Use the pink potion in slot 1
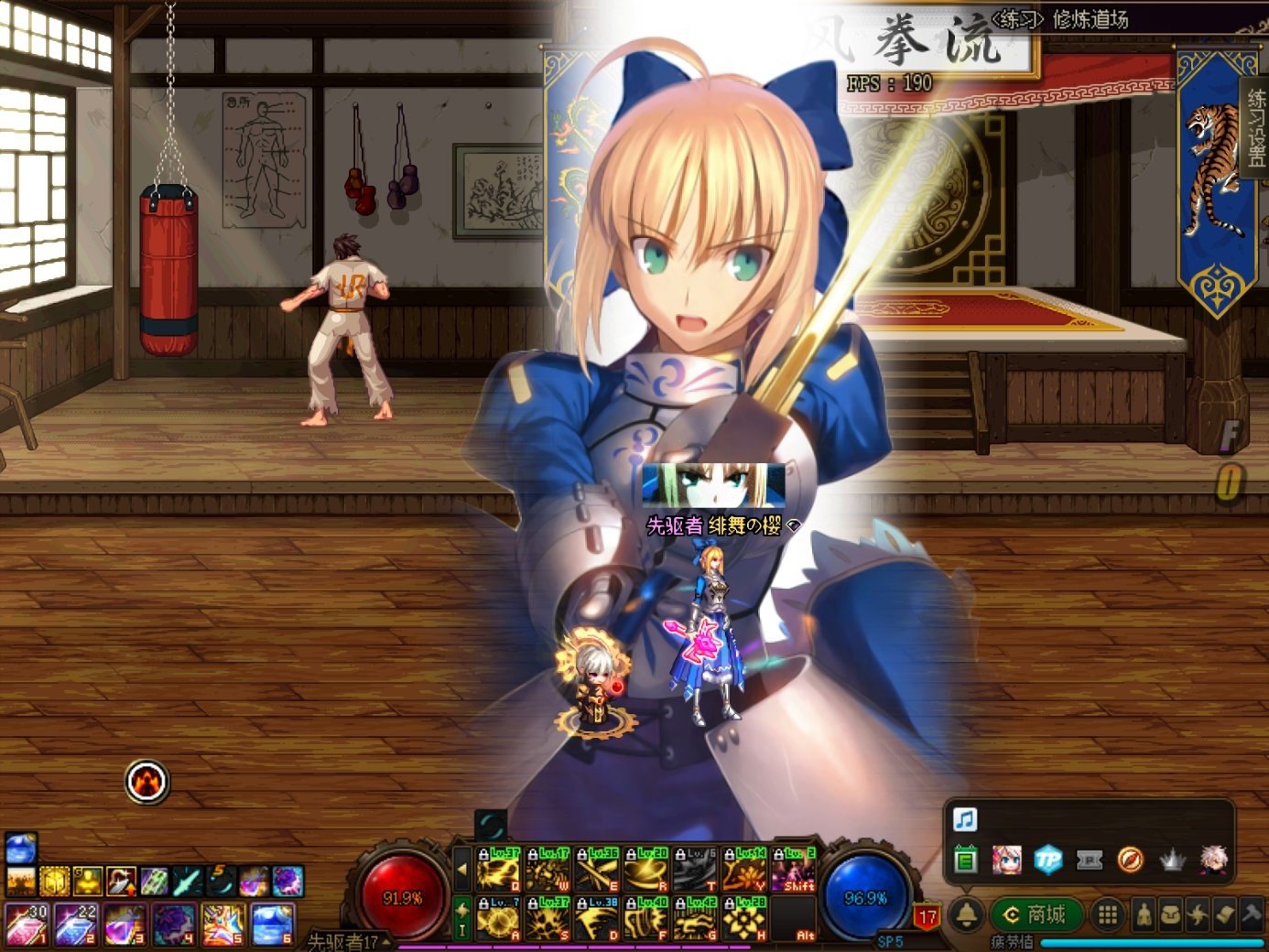This screenshot has width=1269, height=952. pyautogui.click(x=27, y=924)
